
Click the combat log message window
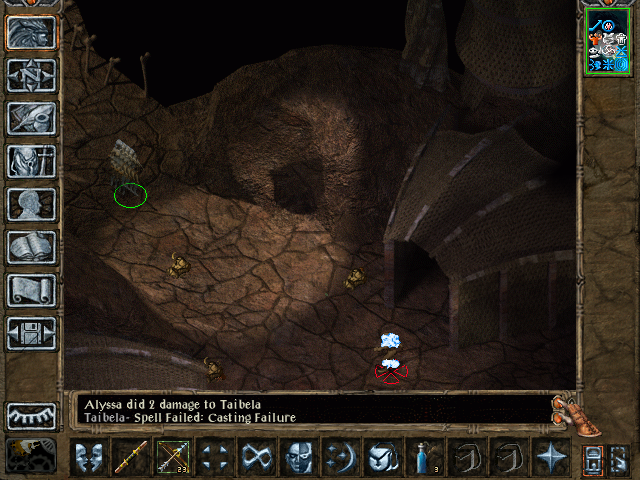tap(310, 408)
